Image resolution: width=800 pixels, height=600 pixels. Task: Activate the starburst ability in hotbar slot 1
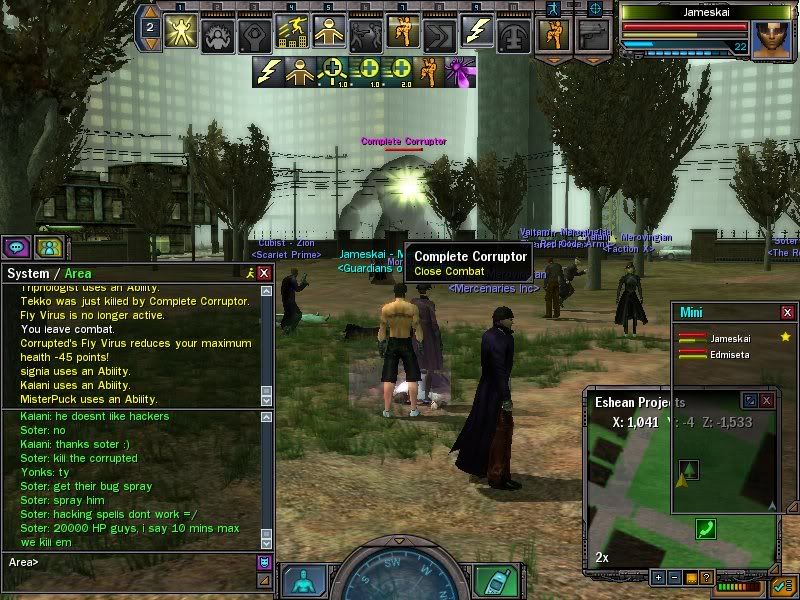pos(182,34)
